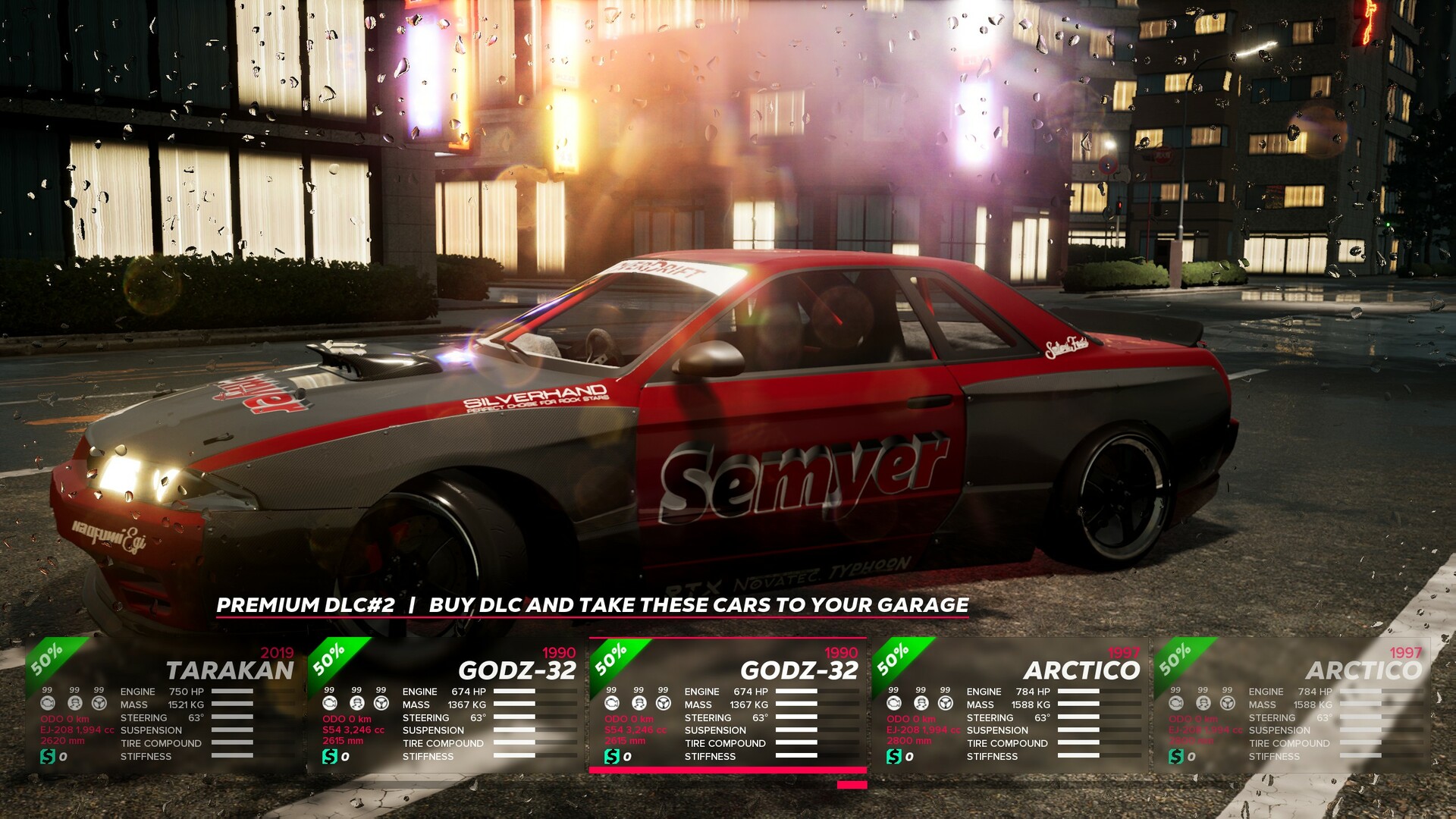Click the engine icon on the highlighted GODZ-32 card
This screenshot has width=1456, height=819.
(612, 704)
